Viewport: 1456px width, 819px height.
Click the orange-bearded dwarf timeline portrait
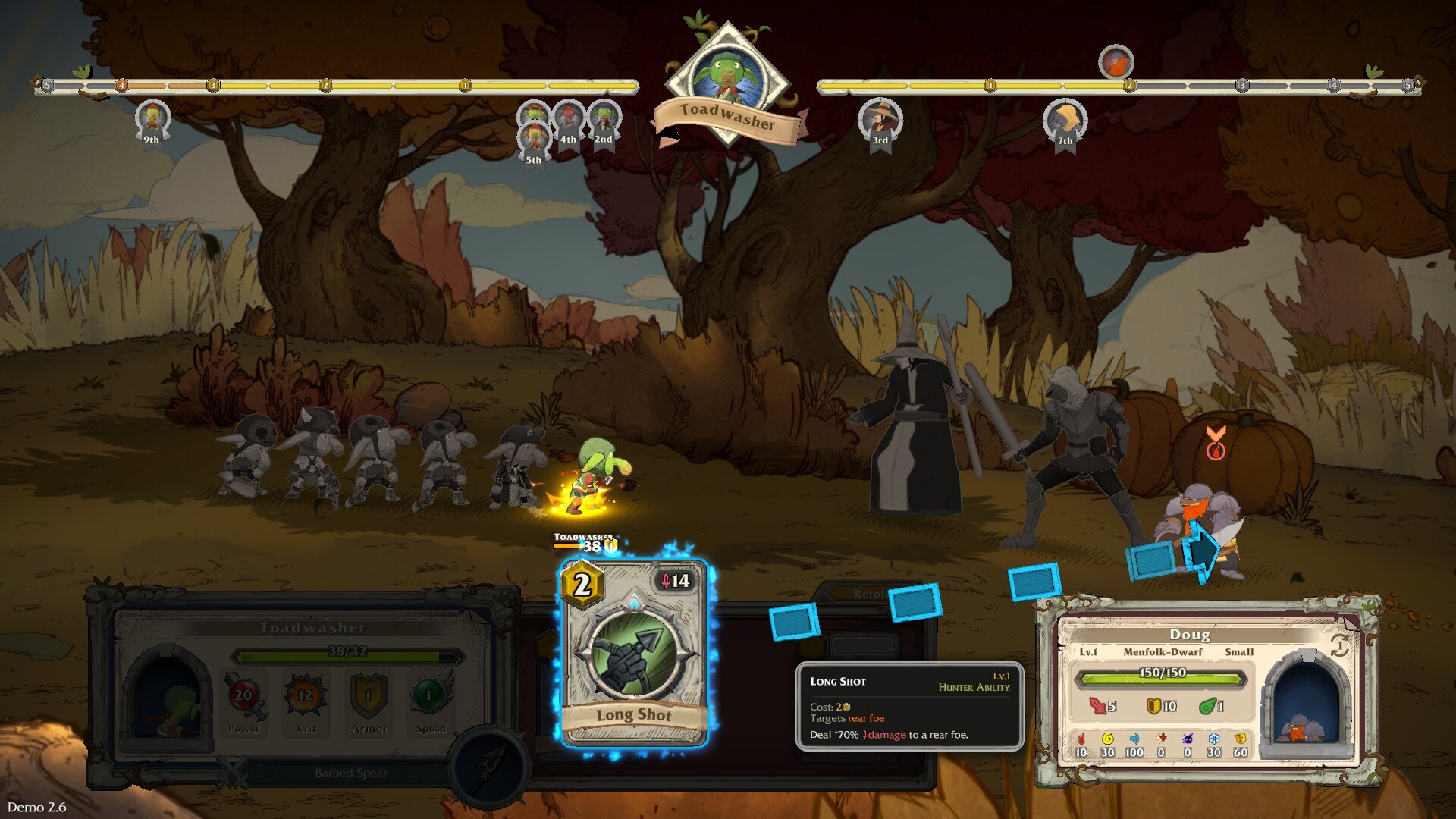[1116, 62]
